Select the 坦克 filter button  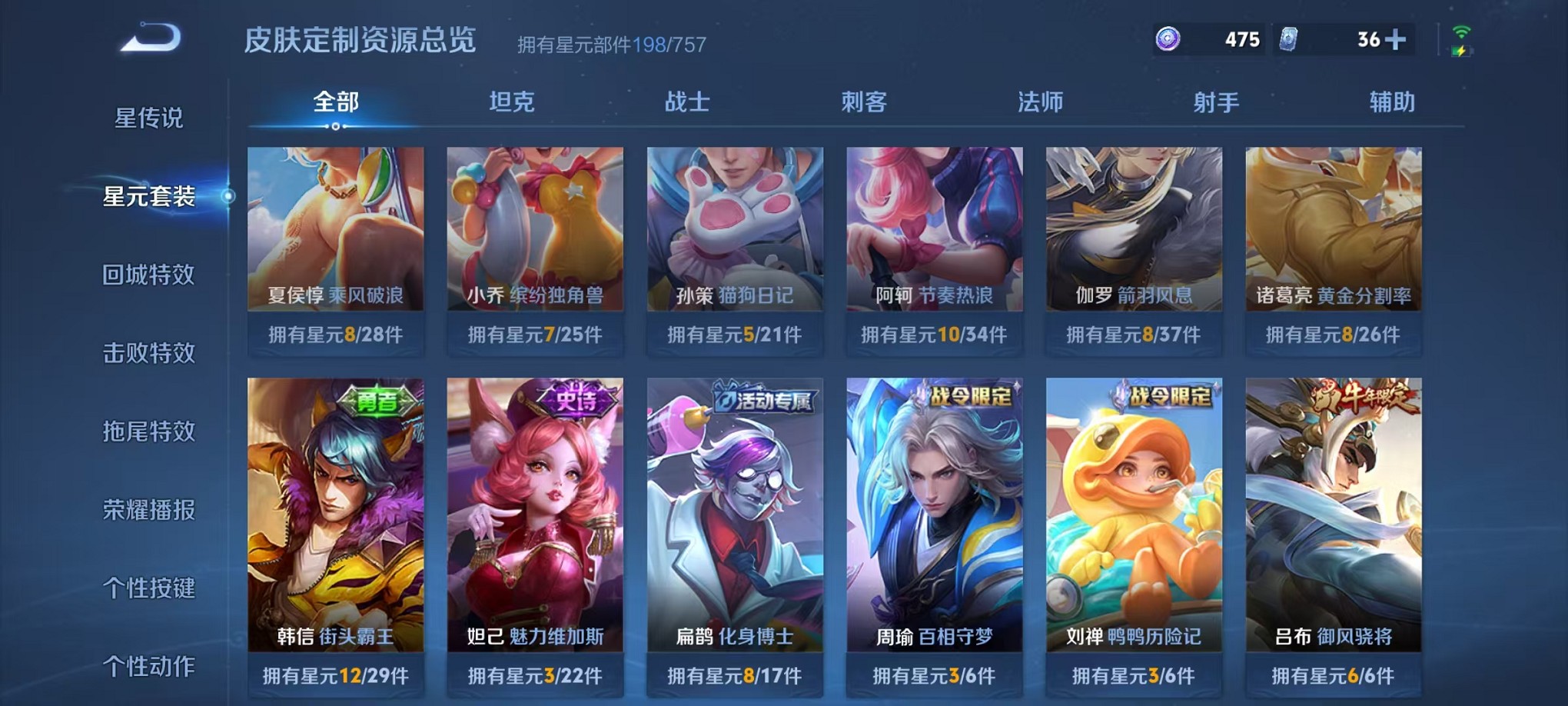(x=510, y=101)
